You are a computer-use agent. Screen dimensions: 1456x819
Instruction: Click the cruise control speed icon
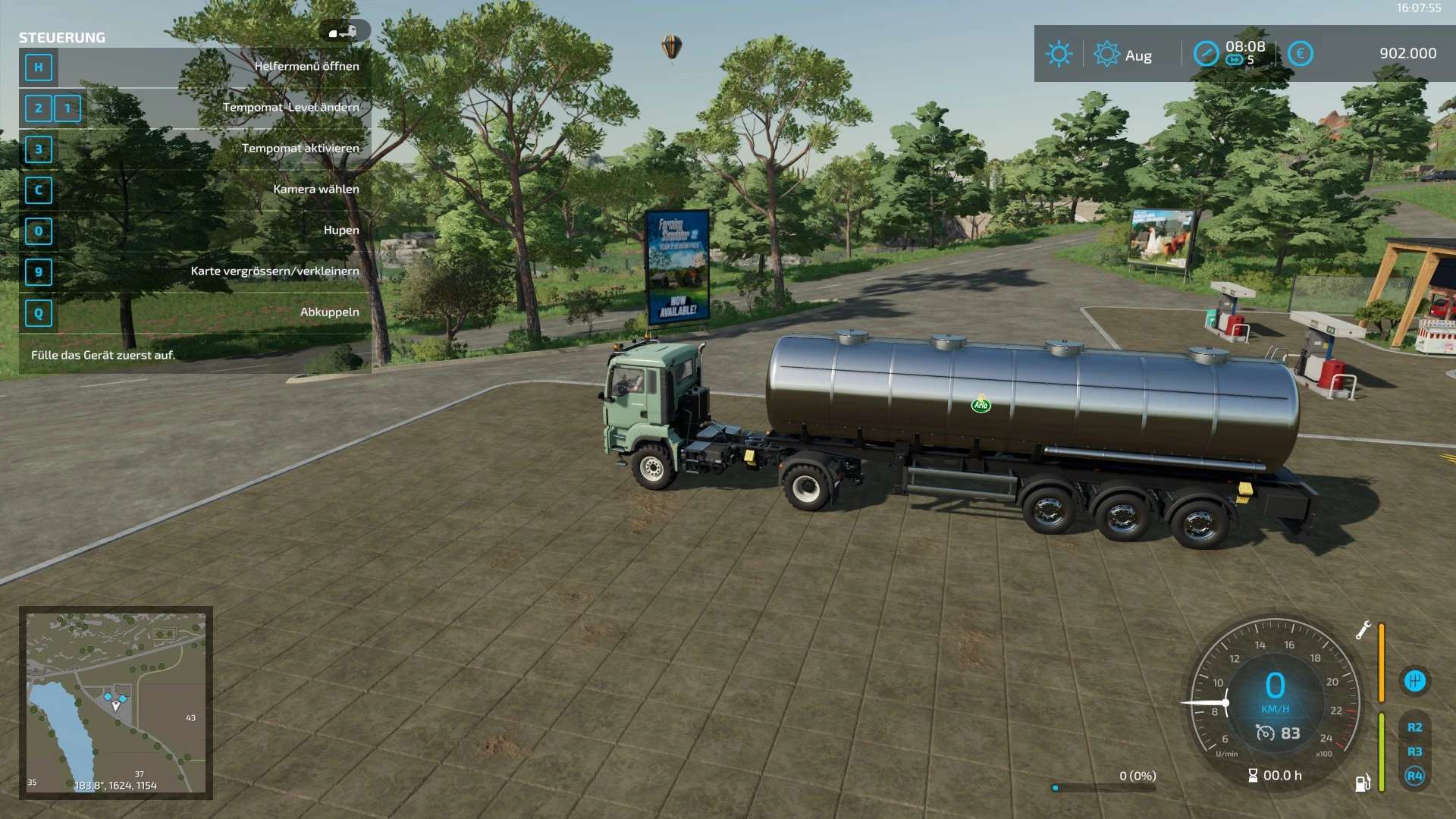pyautogui.click(x=1265, y=733)
